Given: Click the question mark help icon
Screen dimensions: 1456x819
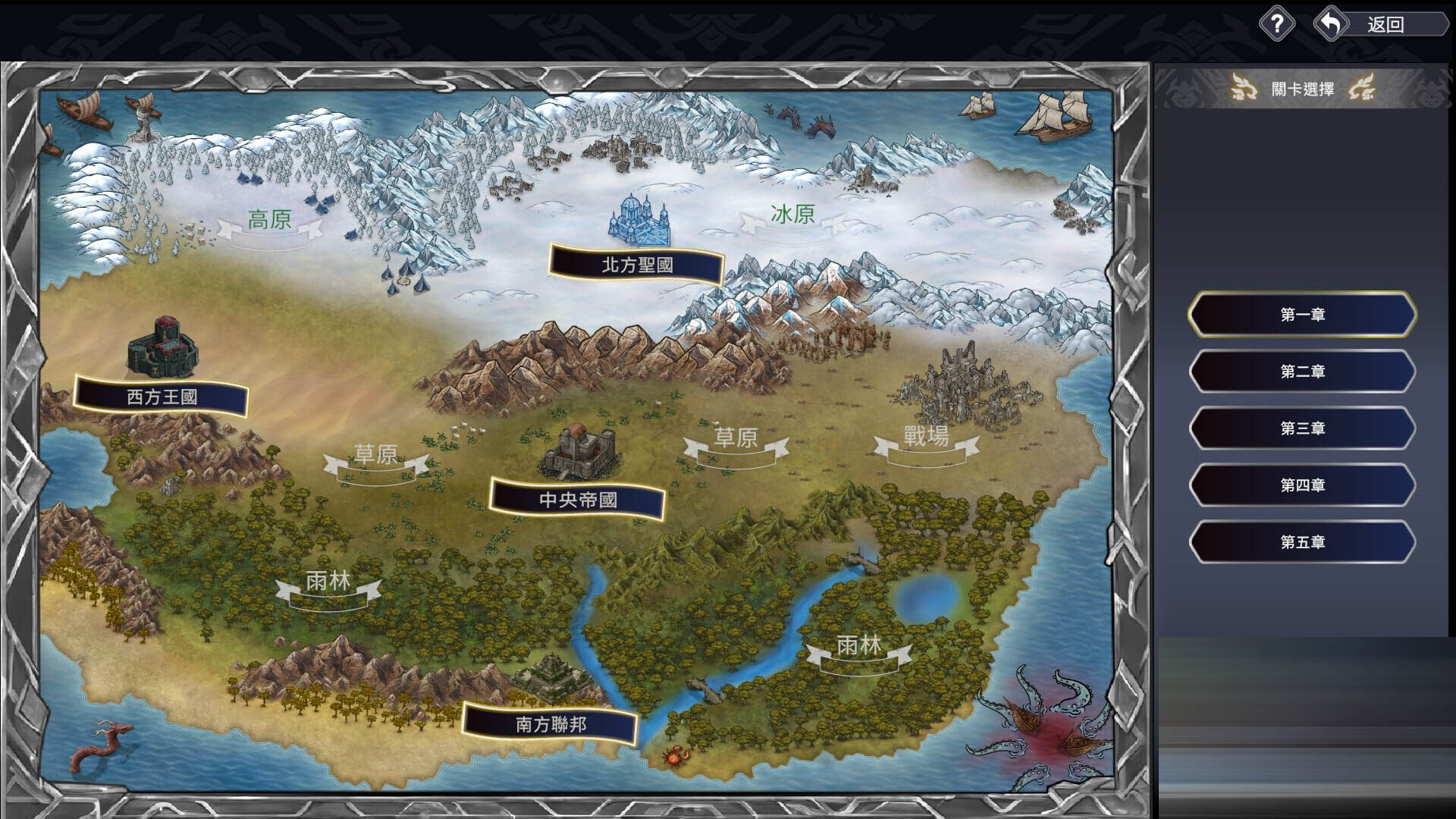Looking at the screenshot, I should pyautogui.click(x=1279, y=24).
